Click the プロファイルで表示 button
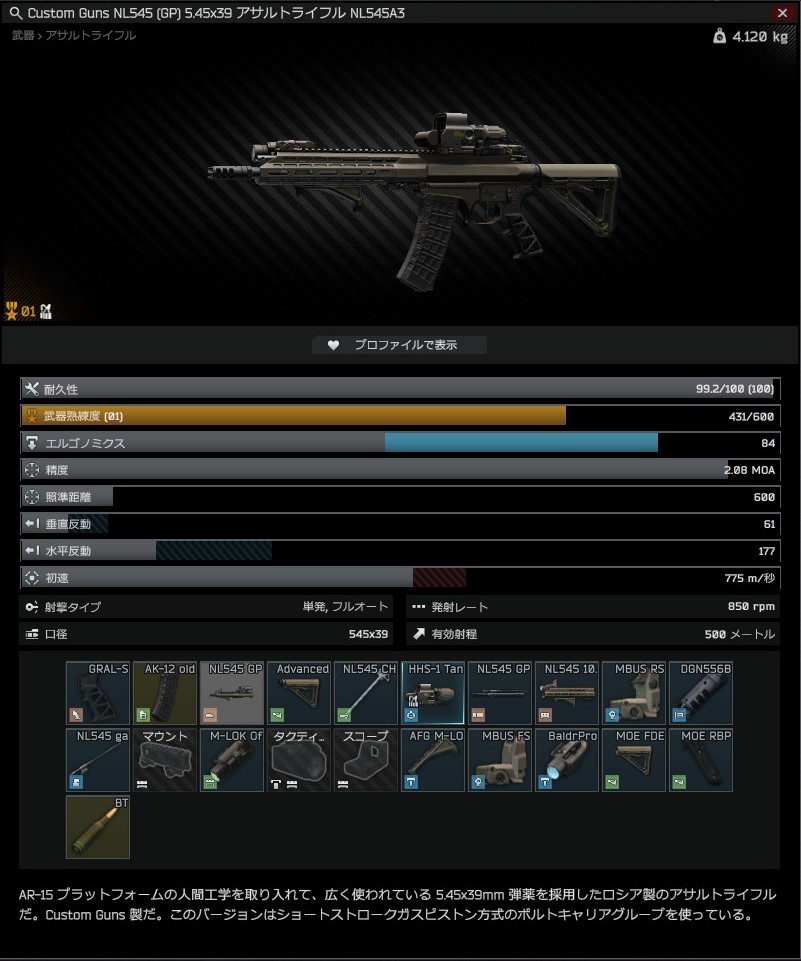801x961 pixels. point(400,345)
